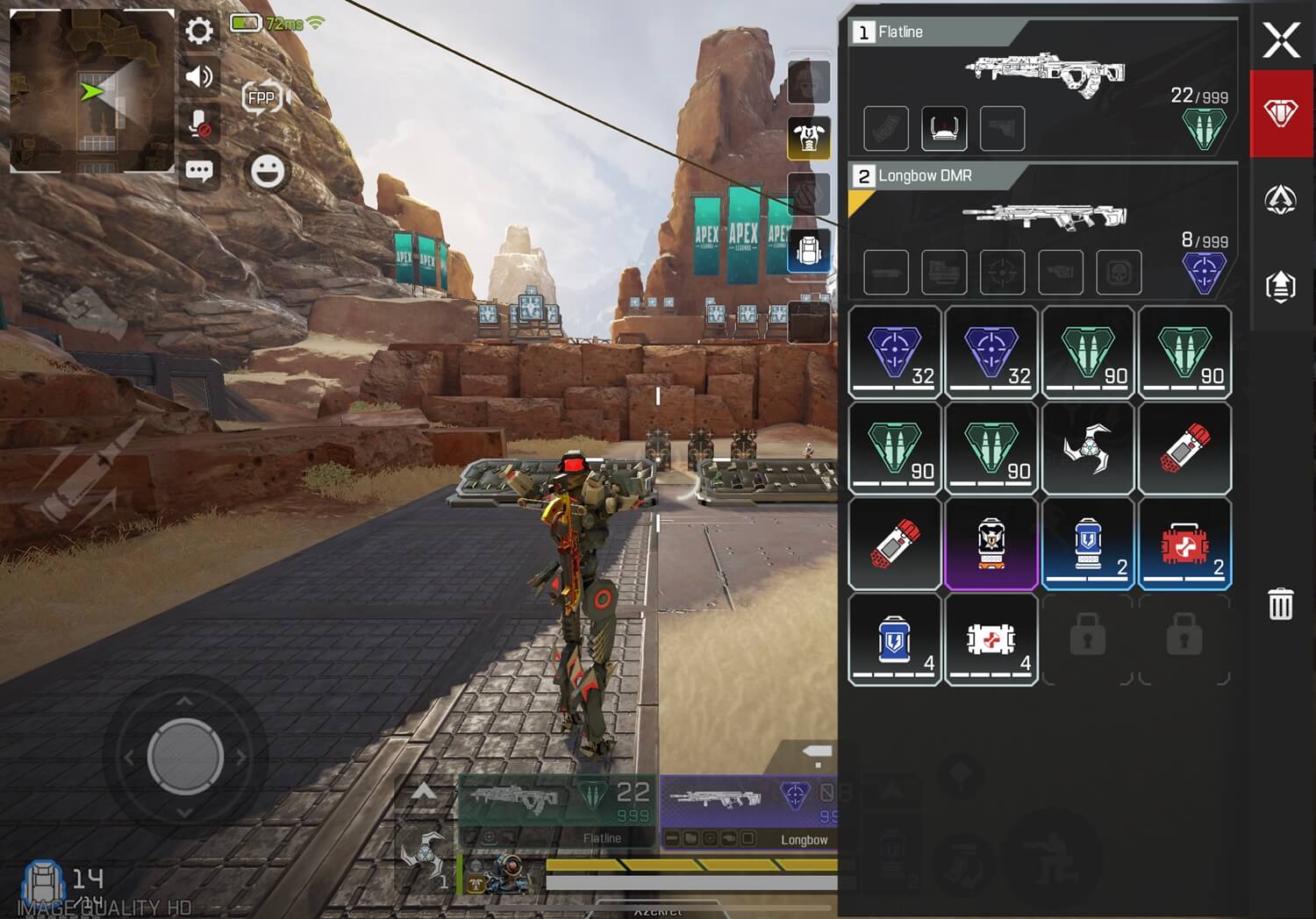The image size is (1316, 919).
Task: Open the body armor gear icon
Action: click(809, 138)
